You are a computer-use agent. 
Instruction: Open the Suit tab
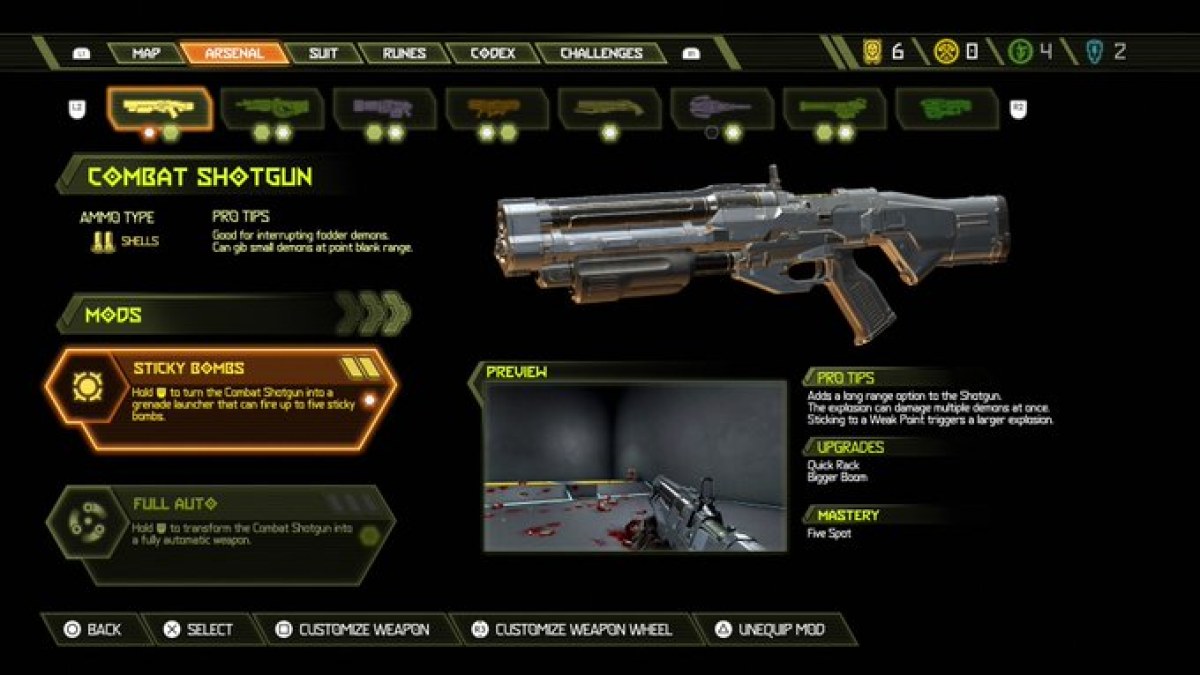tap(322, 53)
